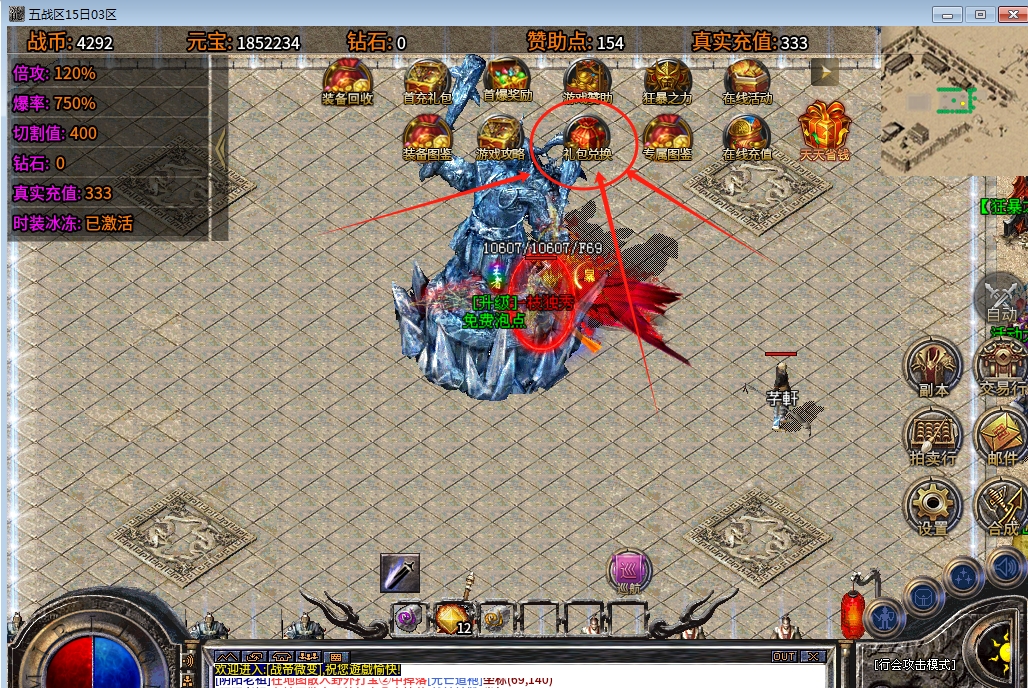
Task: Open the 装备回收 equipment recycle icon
Action: 347,80
